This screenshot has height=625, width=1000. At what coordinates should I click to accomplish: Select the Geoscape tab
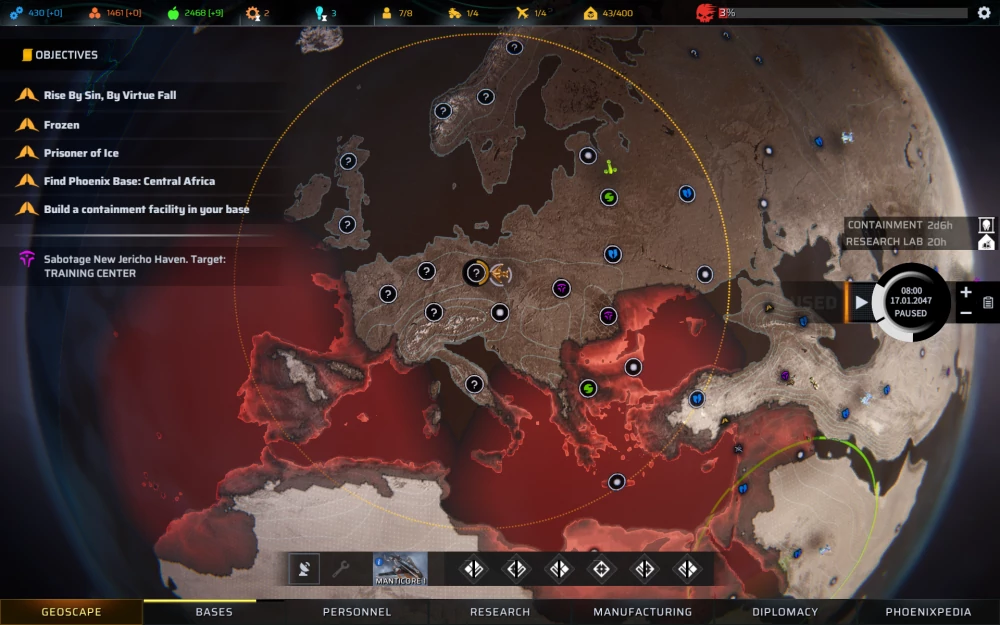point(71,612)
